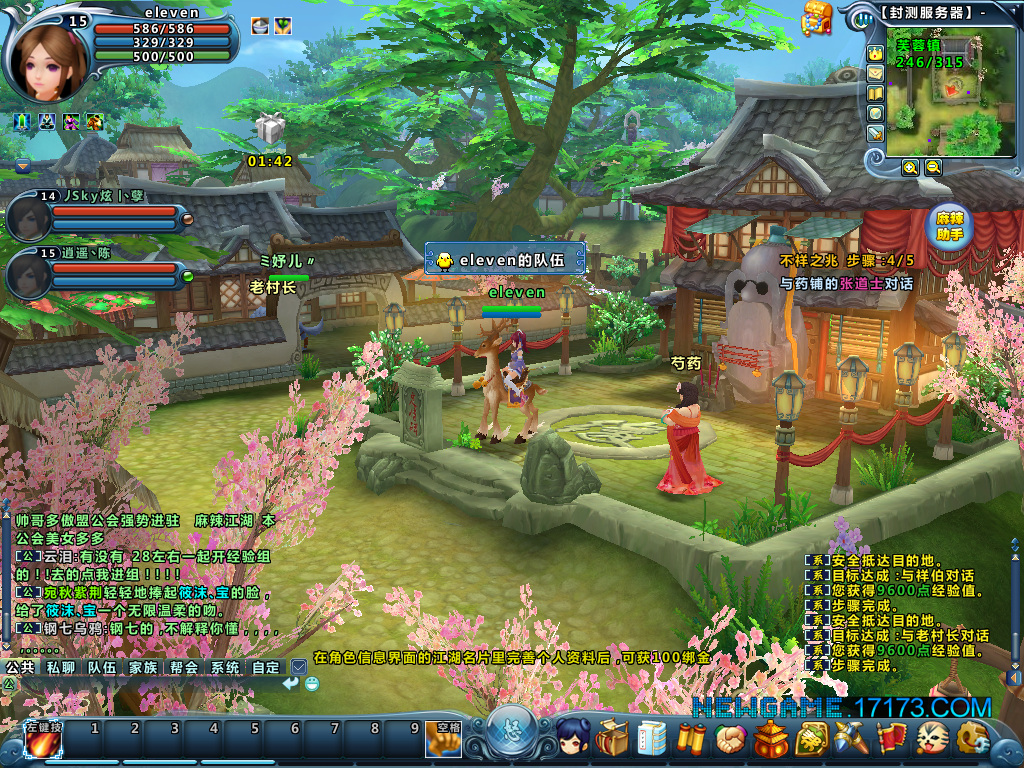This screenshot has width=1024, height=768.
Task: Open the character face icon in bottom menu
Action: click(x=572, y=739)
